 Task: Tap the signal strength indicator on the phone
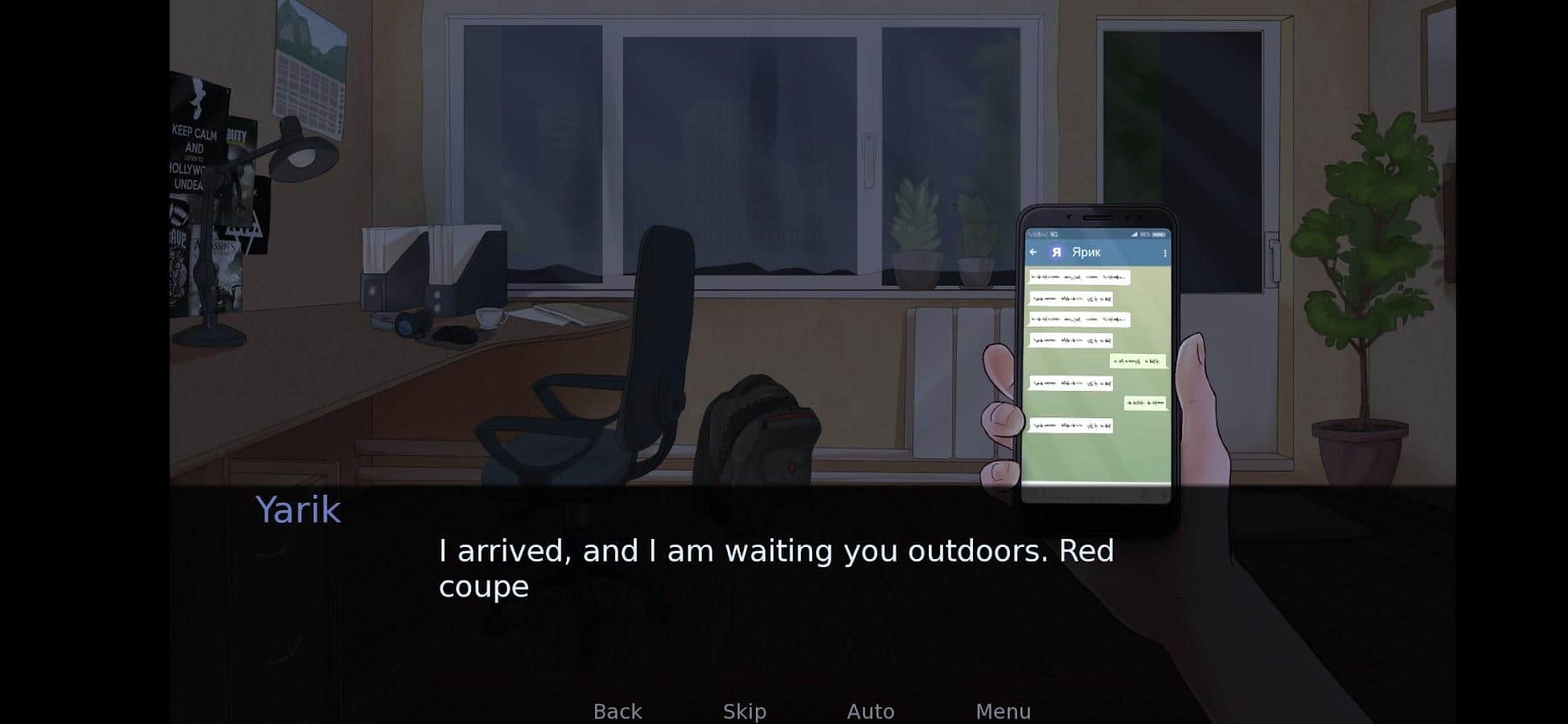1135,234
